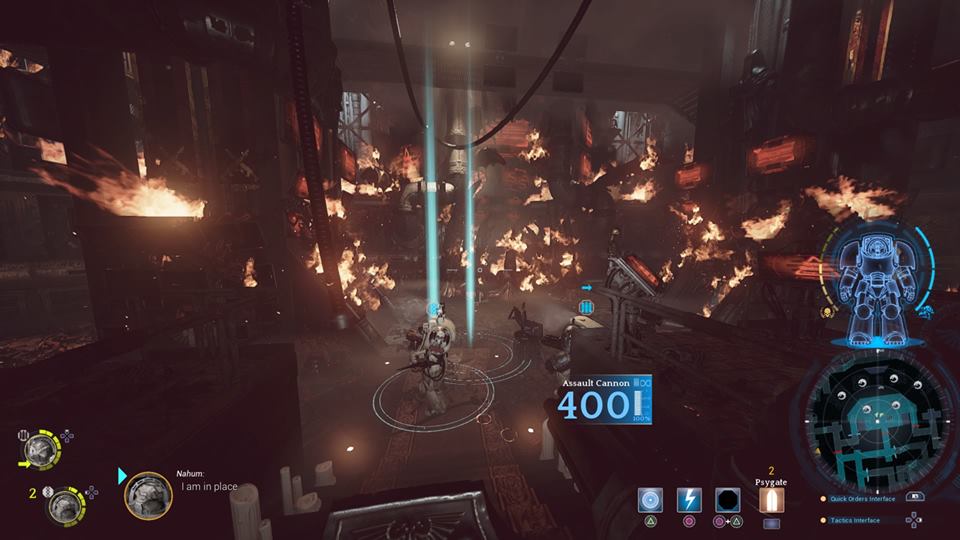
Task: Use the Psygate item
Action: coord(771,499)
